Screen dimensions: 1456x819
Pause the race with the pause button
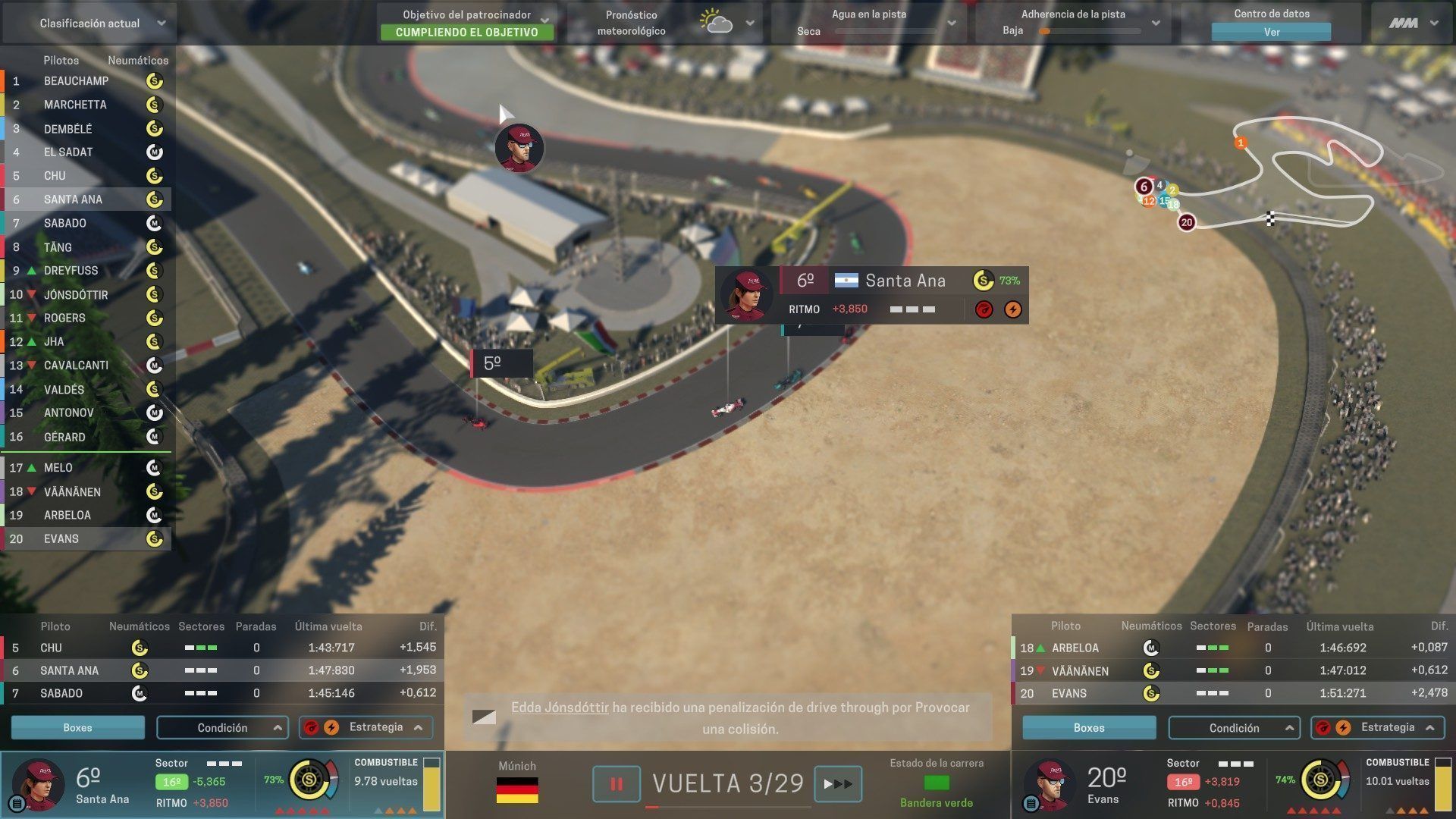click(x=616, y=784)
